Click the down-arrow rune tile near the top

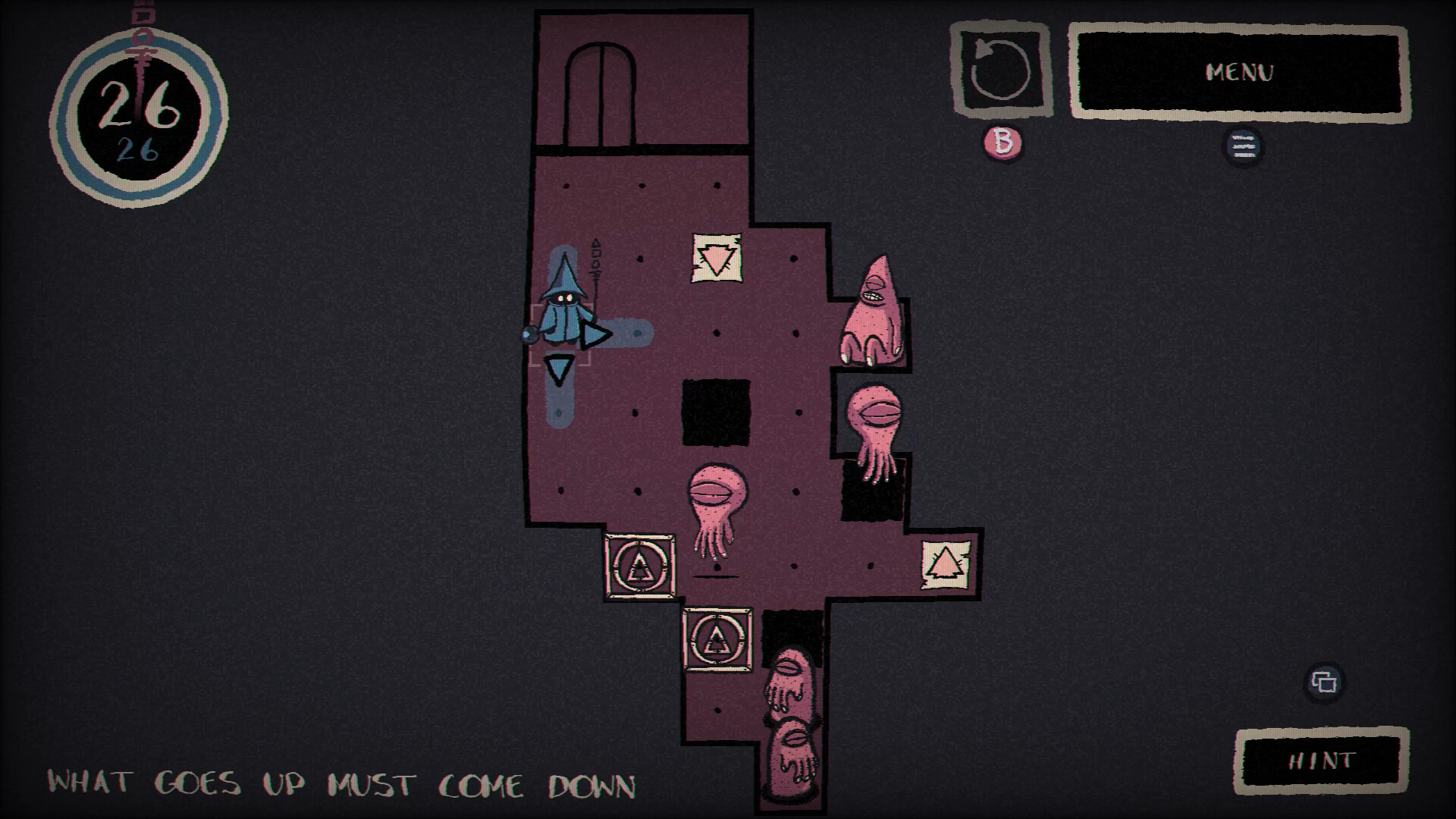coord(716,258)
